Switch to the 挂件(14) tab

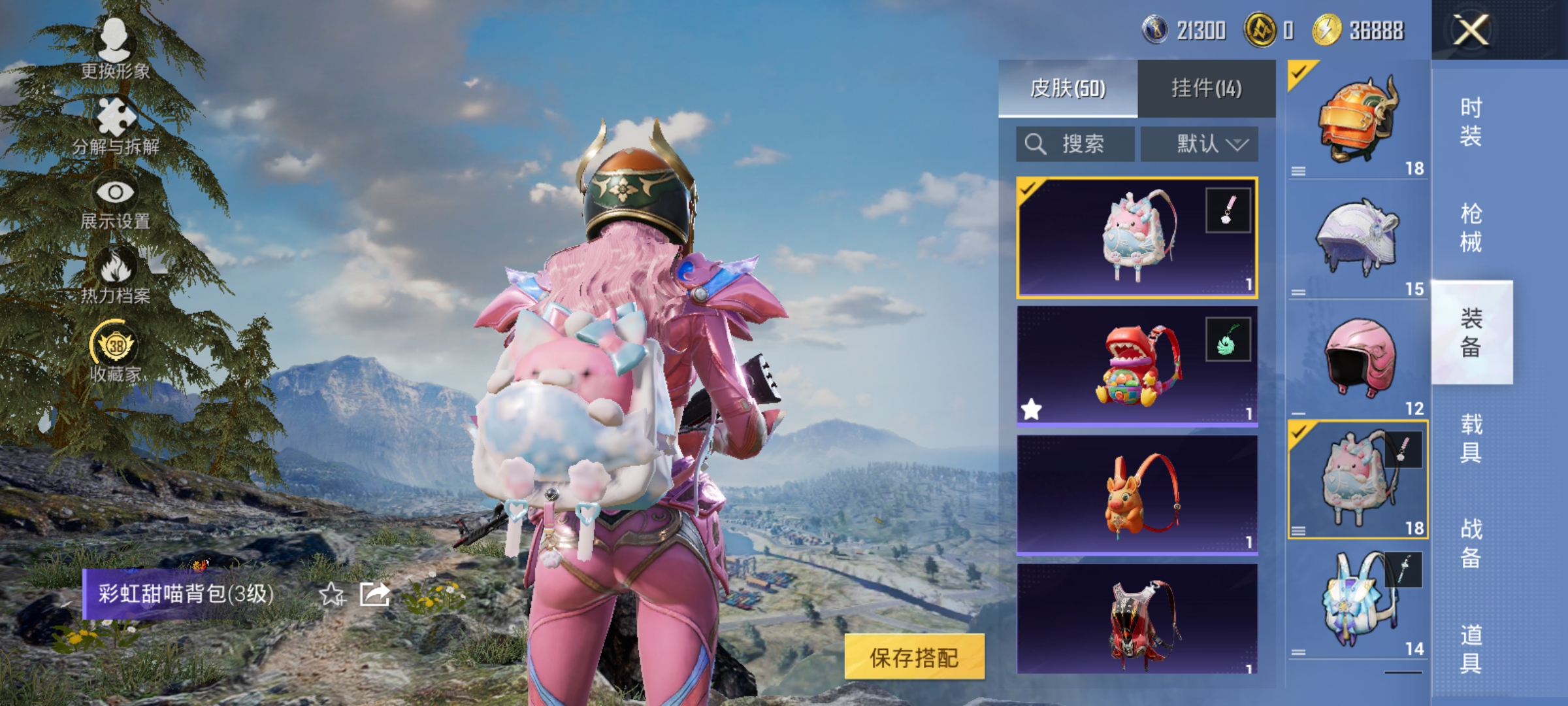point(1206,88)
